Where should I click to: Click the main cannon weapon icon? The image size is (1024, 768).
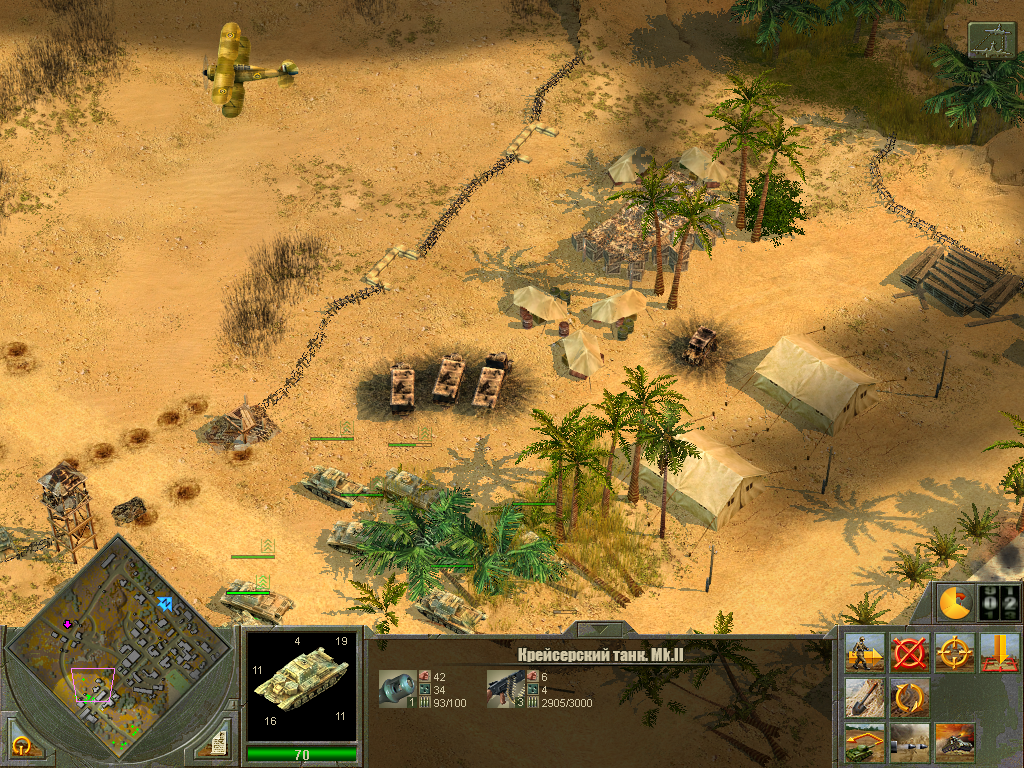click(397, 688)
